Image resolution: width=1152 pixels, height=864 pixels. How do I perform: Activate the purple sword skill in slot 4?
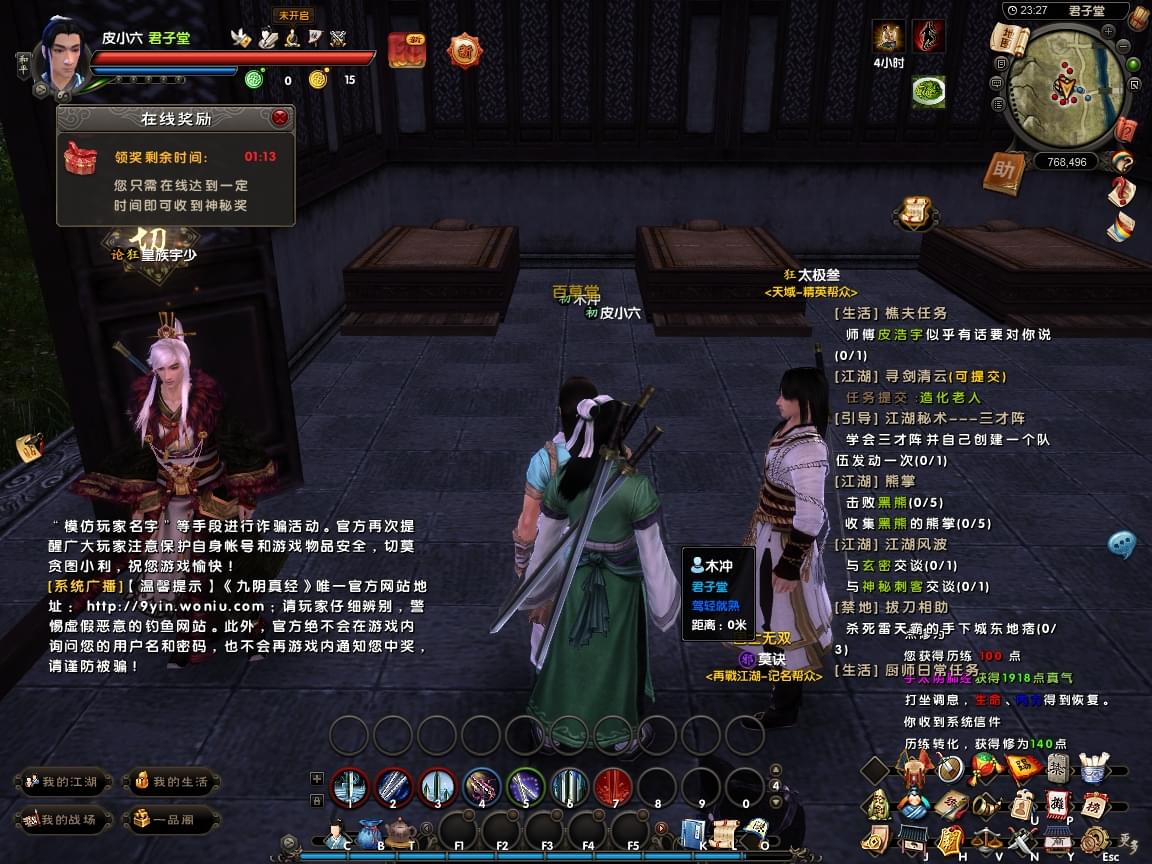(482, 787)
